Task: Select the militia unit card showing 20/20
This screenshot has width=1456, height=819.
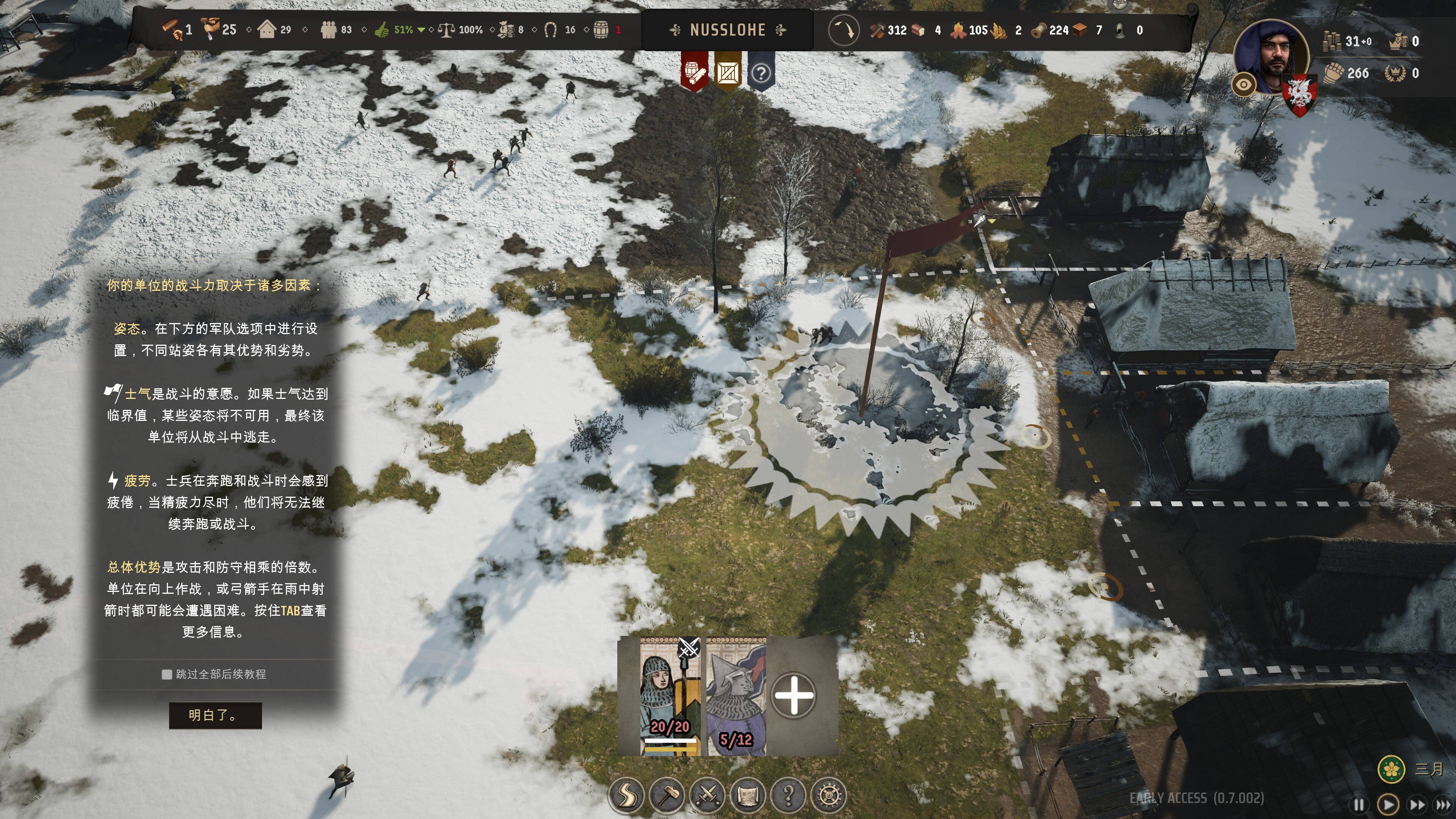Action: click(670, 697)
